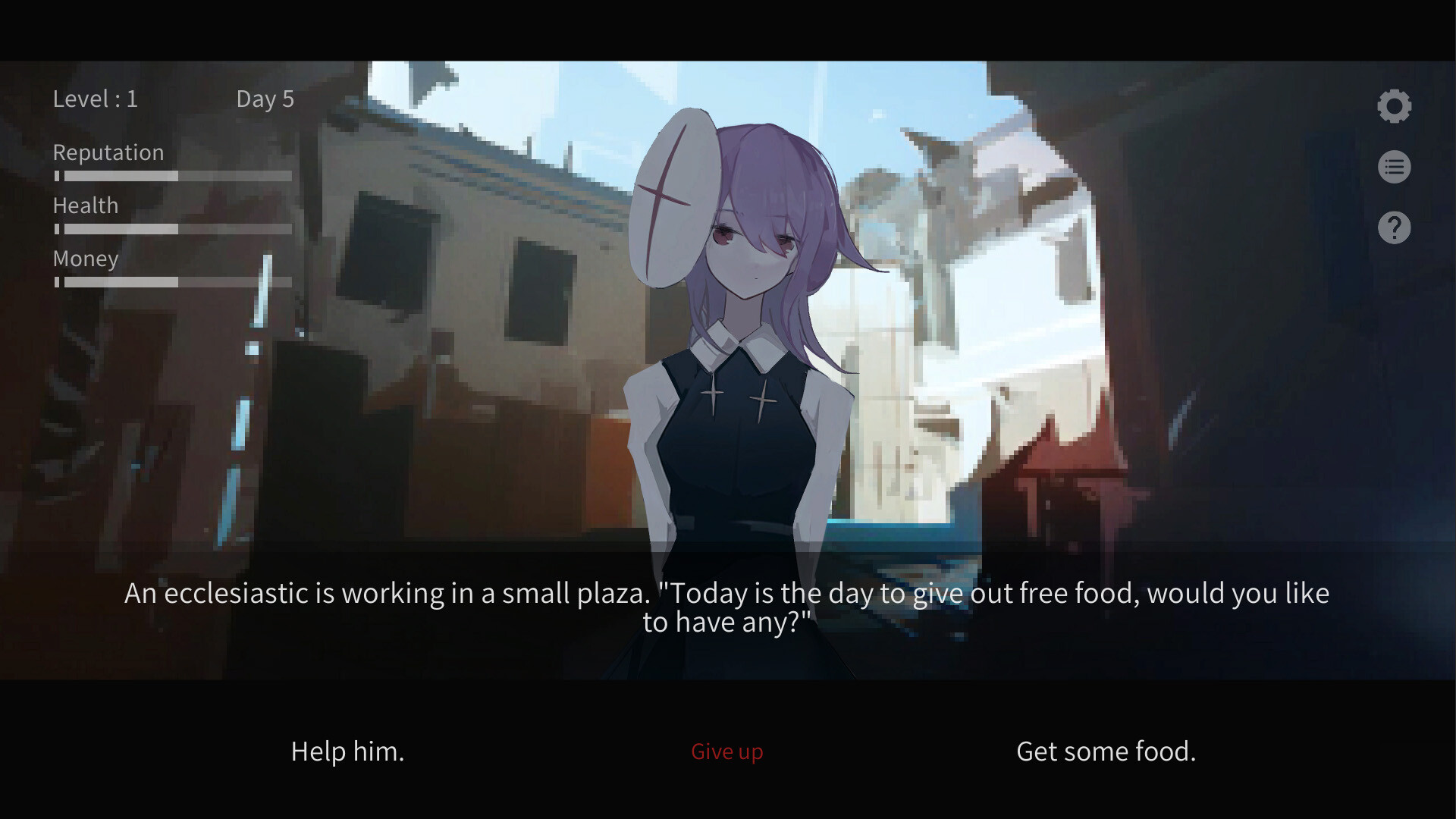This screenshot has height=819, width=1456.
Task: Click the "Level : 1" label
Action: coord(96,99)
